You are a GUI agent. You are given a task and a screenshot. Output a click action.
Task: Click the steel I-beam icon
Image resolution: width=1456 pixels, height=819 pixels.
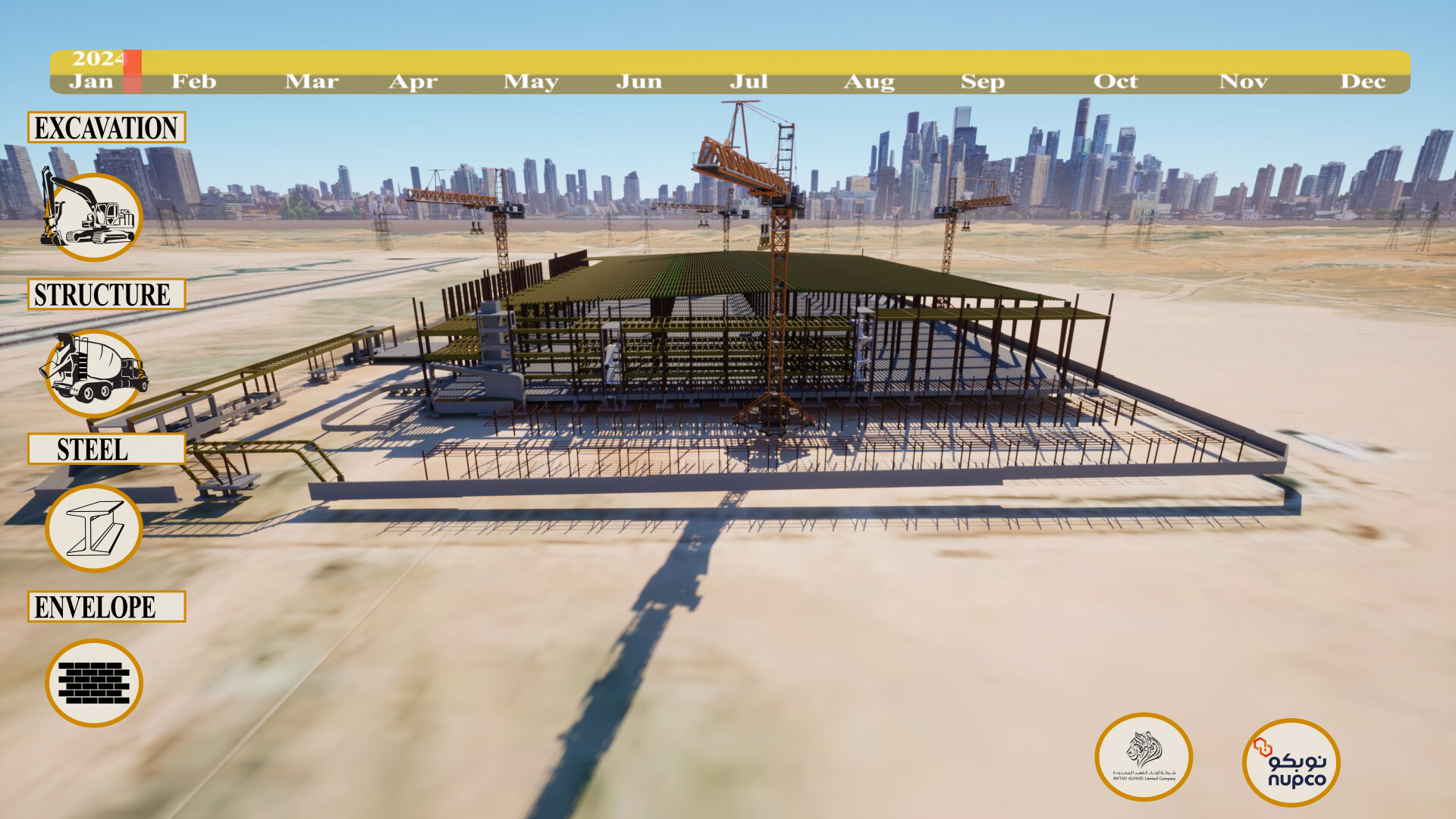(94, 528)
